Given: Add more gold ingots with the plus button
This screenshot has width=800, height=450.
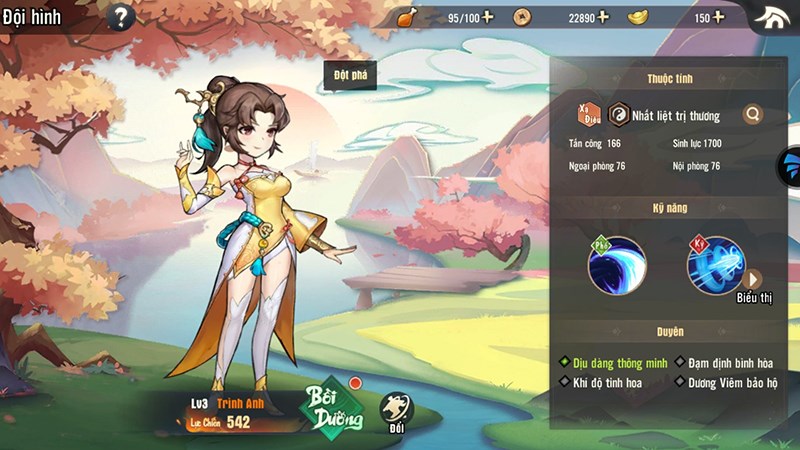Looking at the screenshot, I should coord(717,17).
